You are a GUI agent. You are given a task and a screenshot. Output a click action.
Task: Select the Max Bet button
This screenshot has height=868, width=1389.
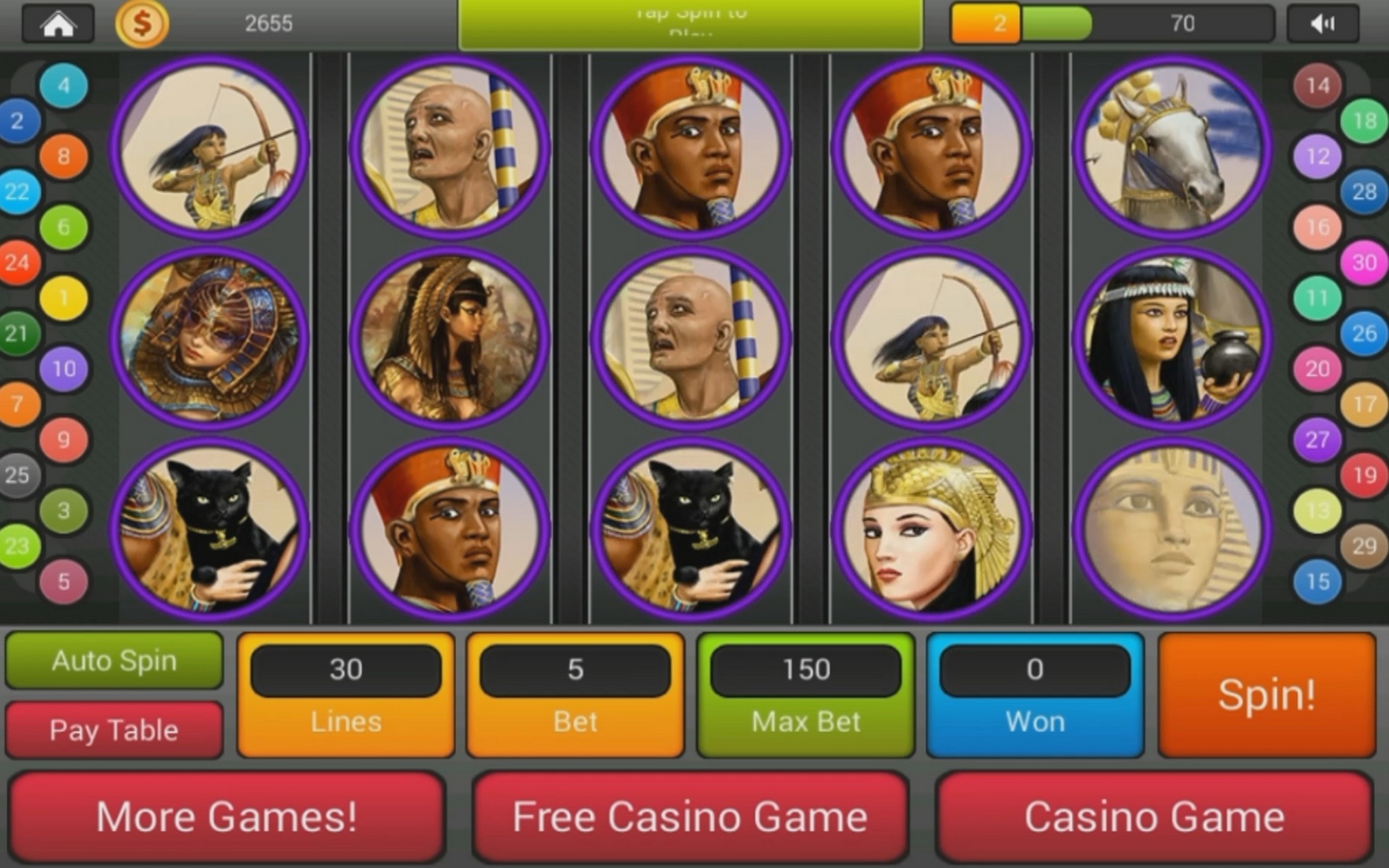tap(806, 694)
